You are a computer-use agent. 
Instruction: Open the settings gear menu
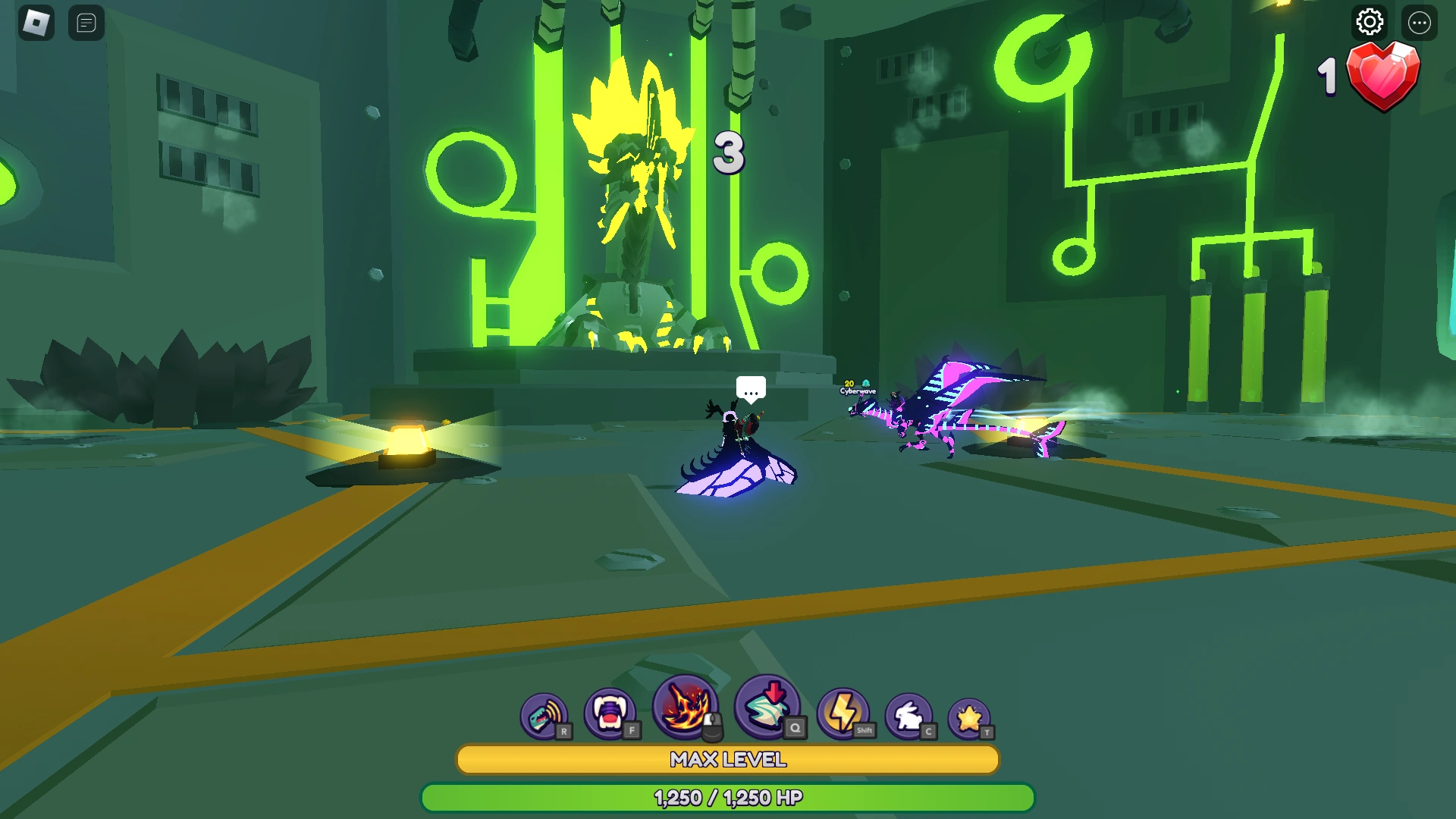tap(1369, 23)
